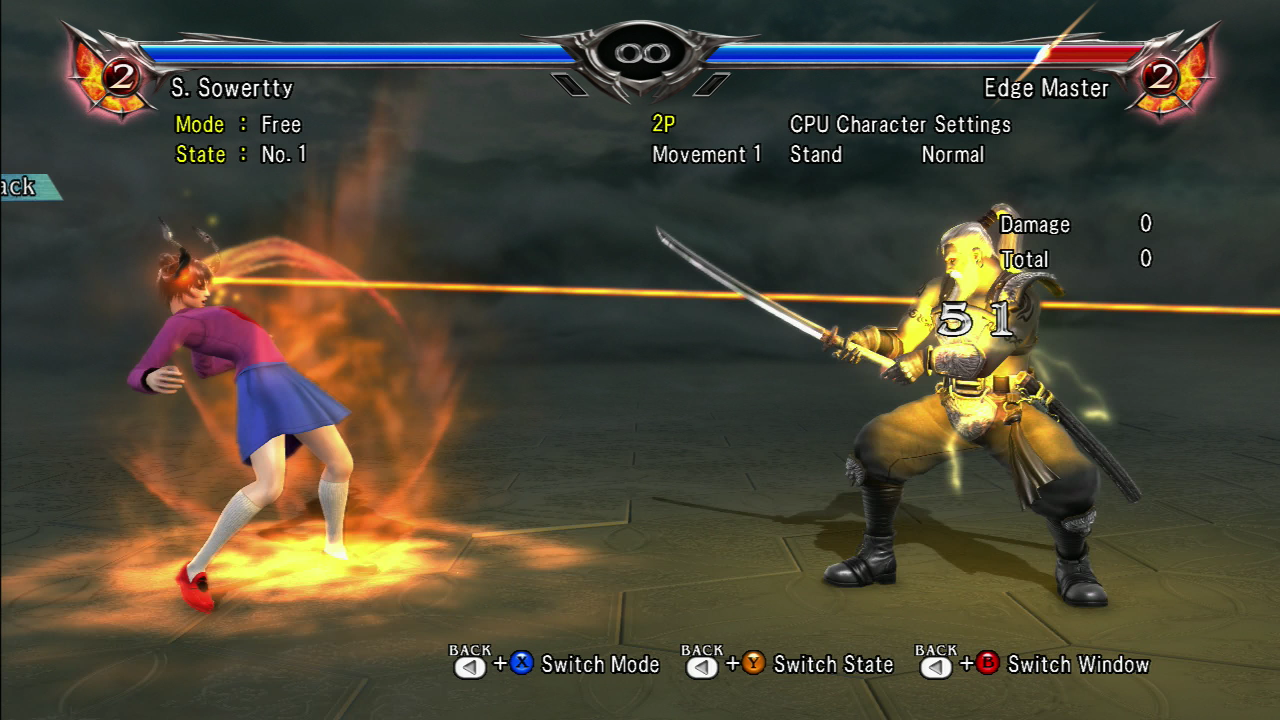Change the Normal option beside Stand
This screenshot has height=720, width=1280.
(952, 155)
